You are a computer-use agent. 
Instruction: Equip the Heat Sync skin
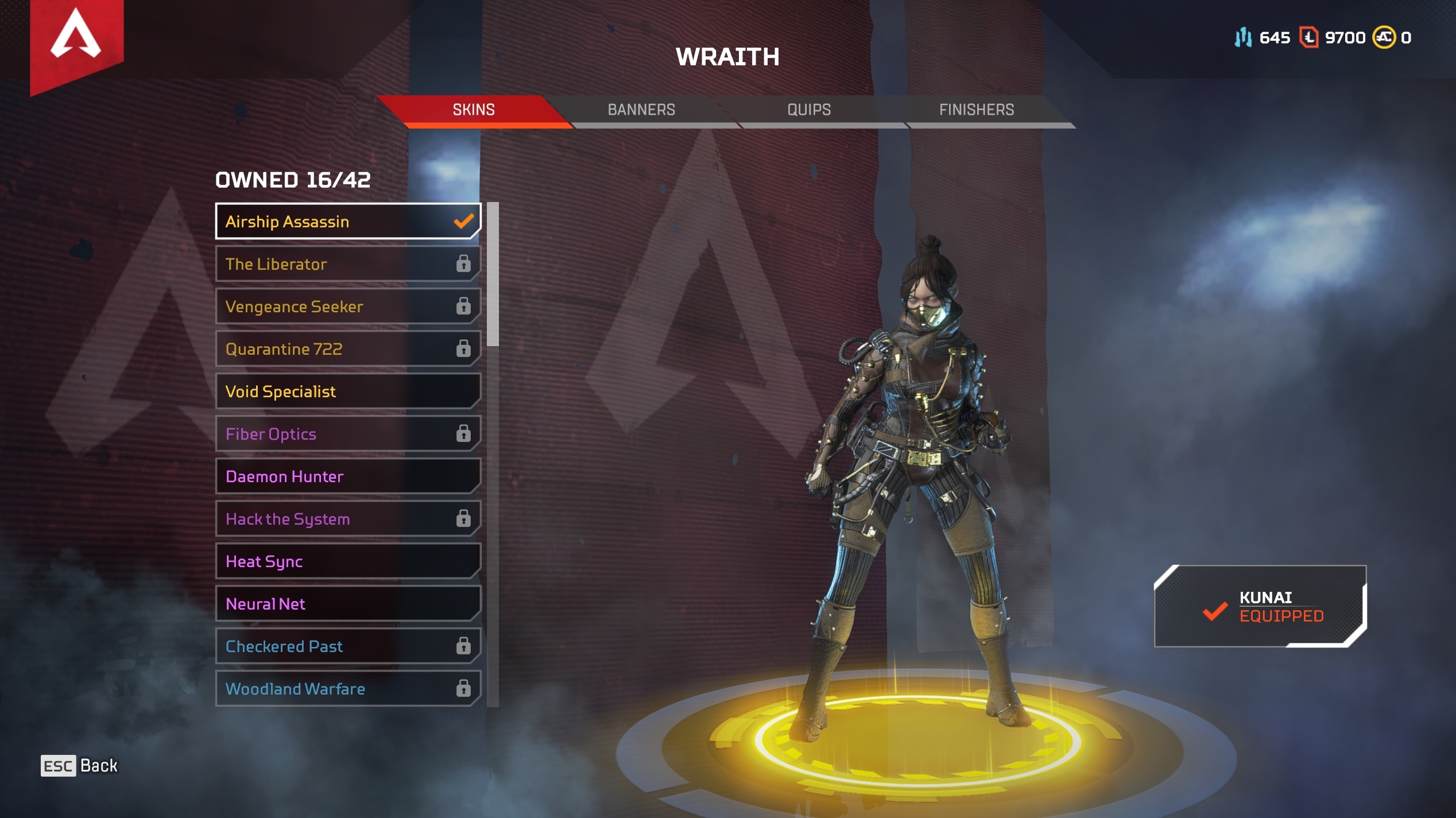[347, 561]
